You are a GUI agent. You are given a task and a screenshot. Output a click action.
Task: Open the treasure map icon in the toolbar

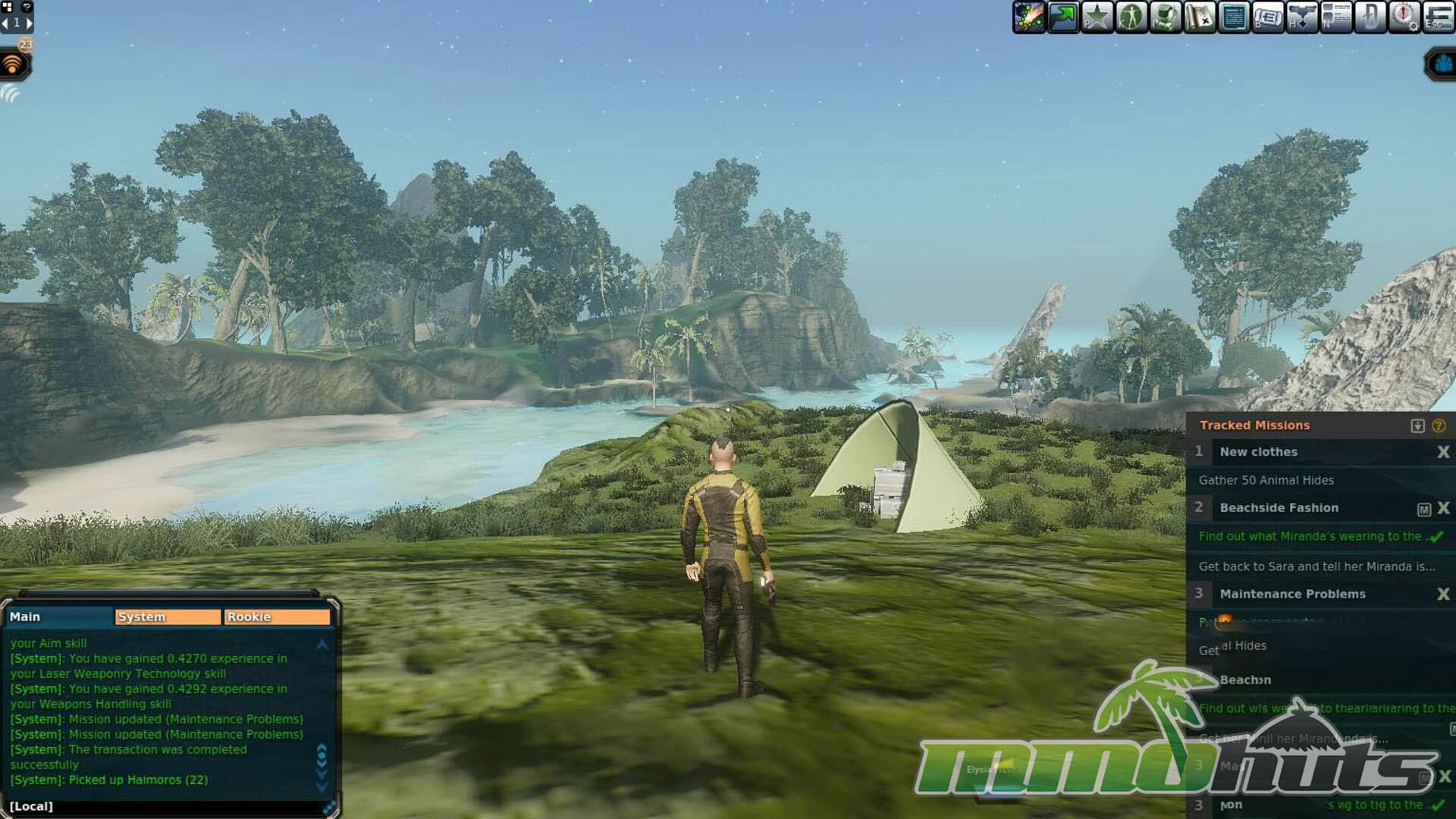click(1200, 17)
